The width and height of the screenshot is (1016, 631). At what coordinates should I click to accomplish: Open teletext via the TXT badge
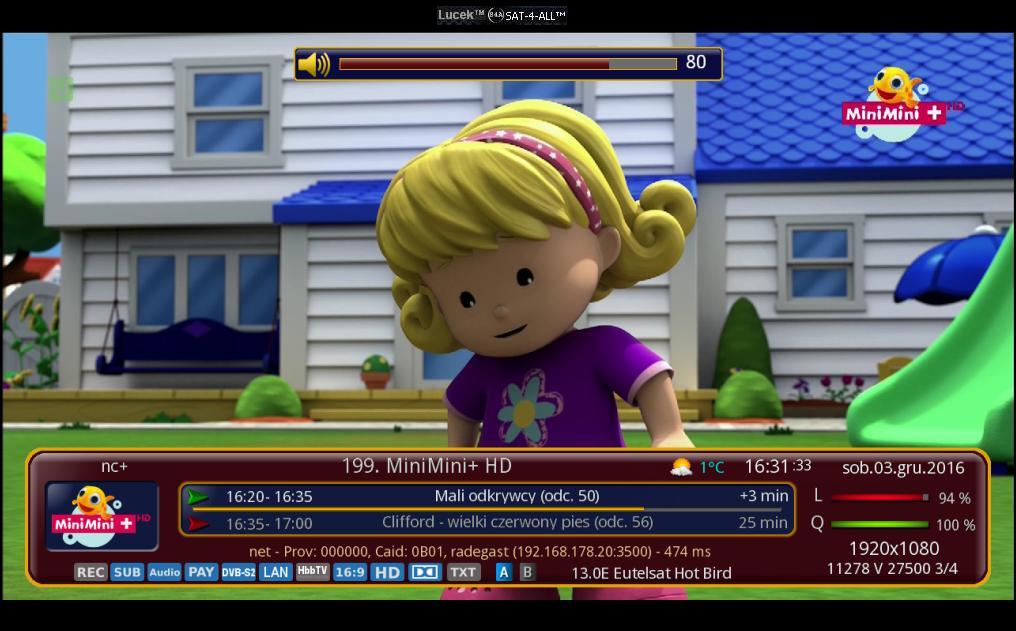[x=462, y=572]
